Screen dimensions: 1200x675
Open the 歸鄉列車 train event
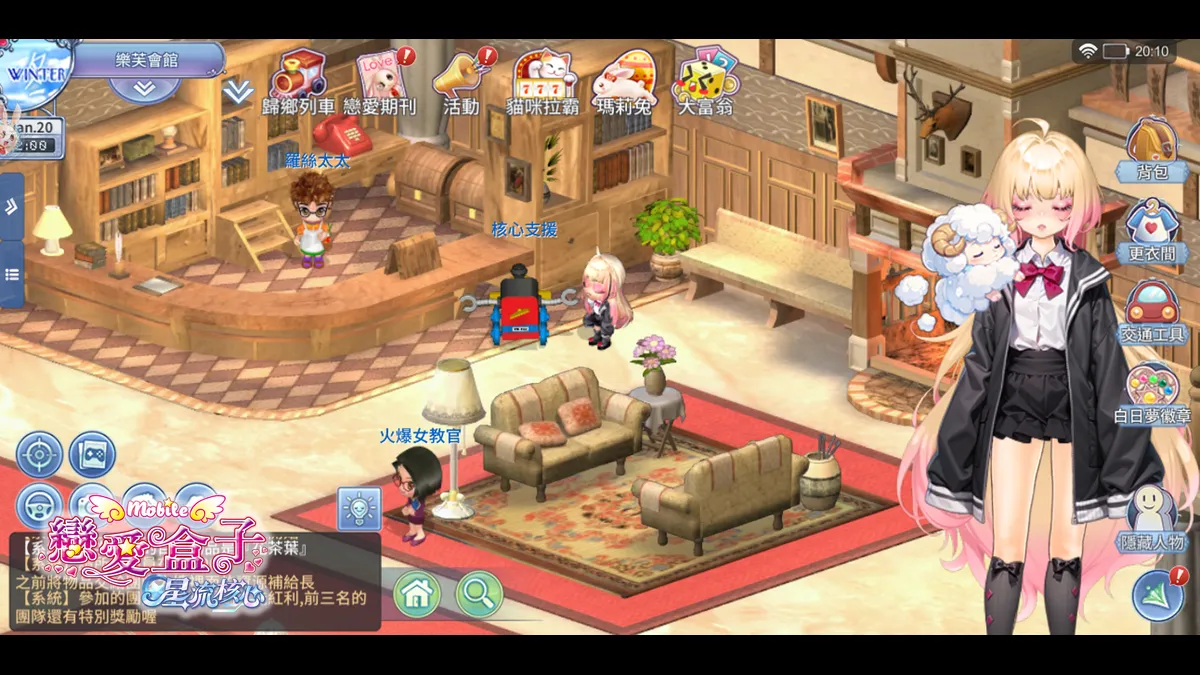tap(301, 76)
